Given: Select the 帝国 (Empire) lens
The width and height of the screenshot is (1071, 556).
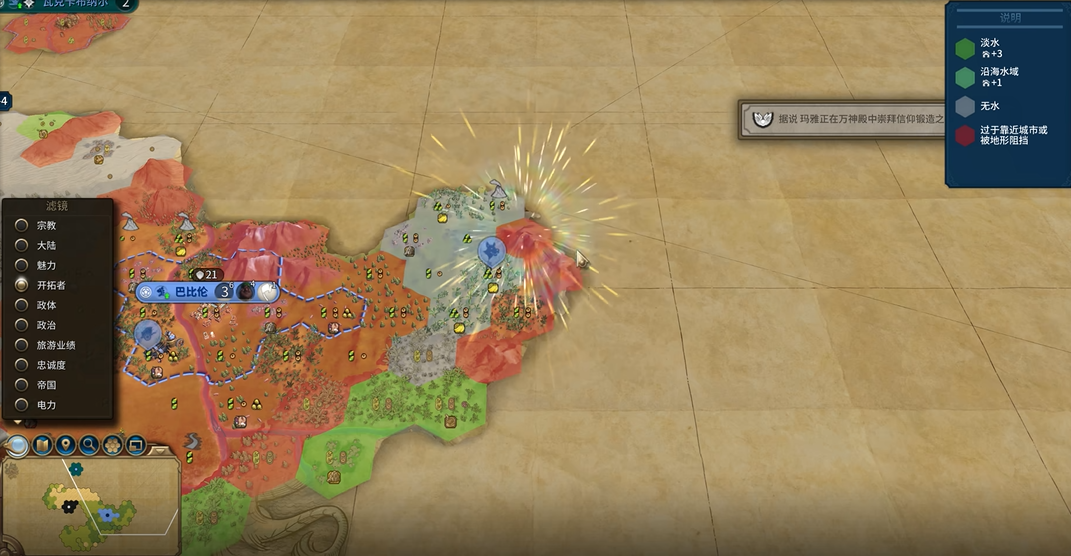Looking at the screenshot, I should (x=22, y=385).
